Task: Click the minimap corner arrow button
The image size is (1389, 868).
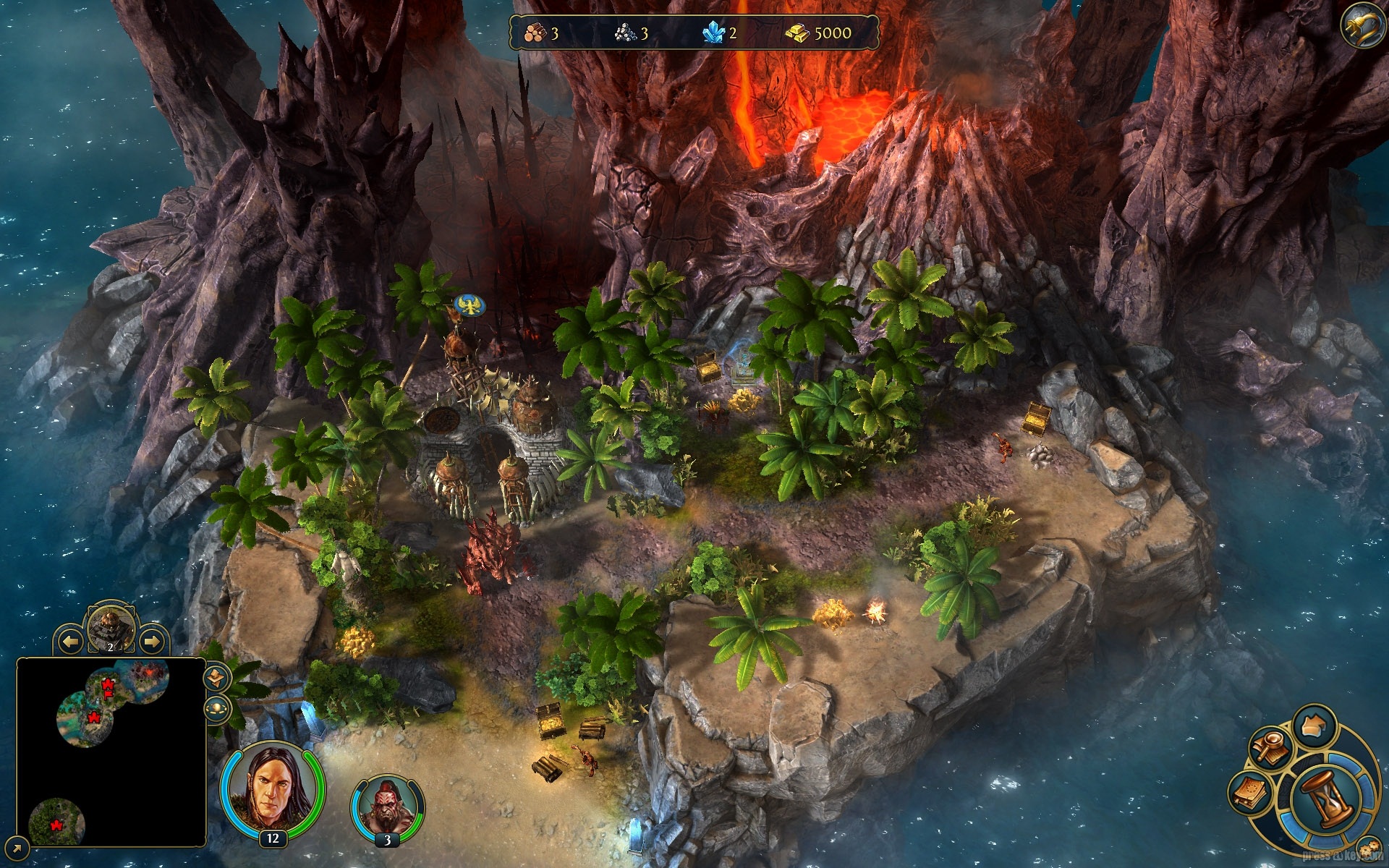Action: pyautogui.click(x=18, y=847)
